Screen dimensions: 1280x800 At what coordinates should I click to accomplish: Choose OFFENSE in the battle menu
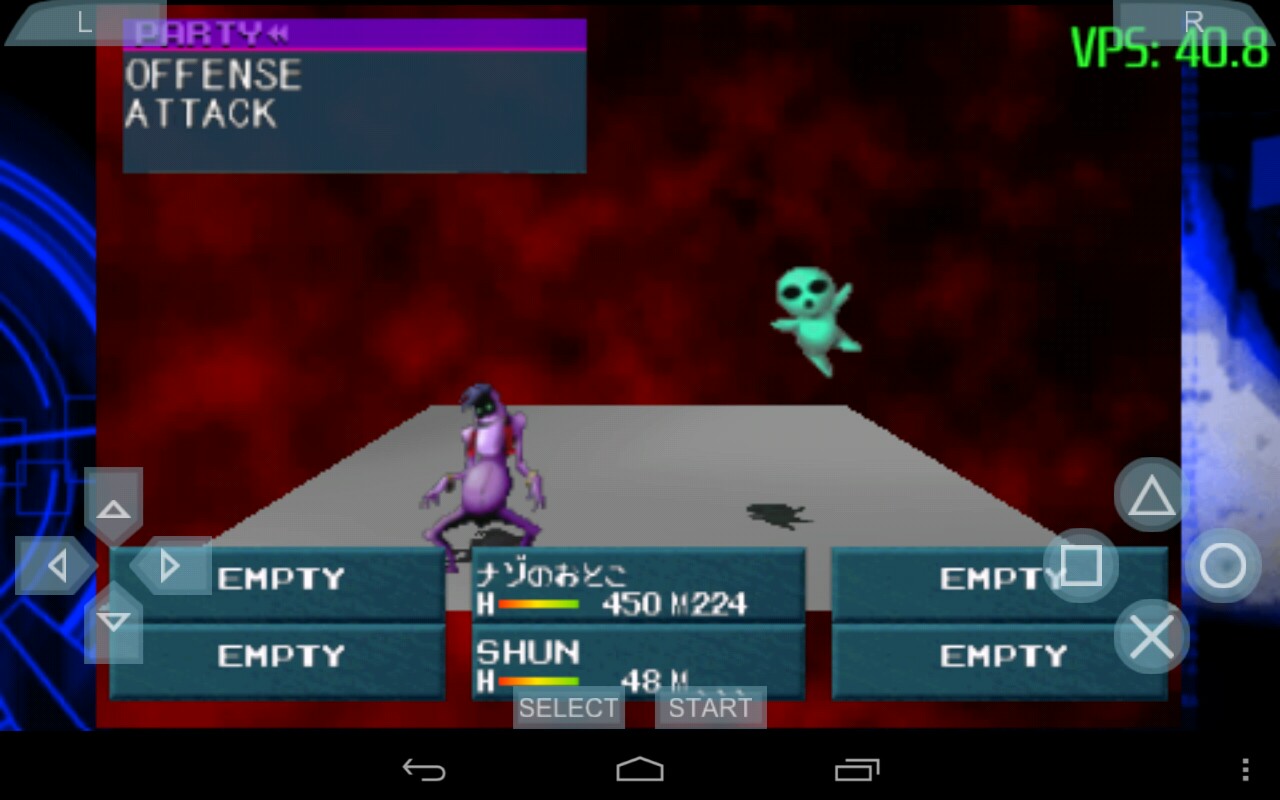pos(213,76)
